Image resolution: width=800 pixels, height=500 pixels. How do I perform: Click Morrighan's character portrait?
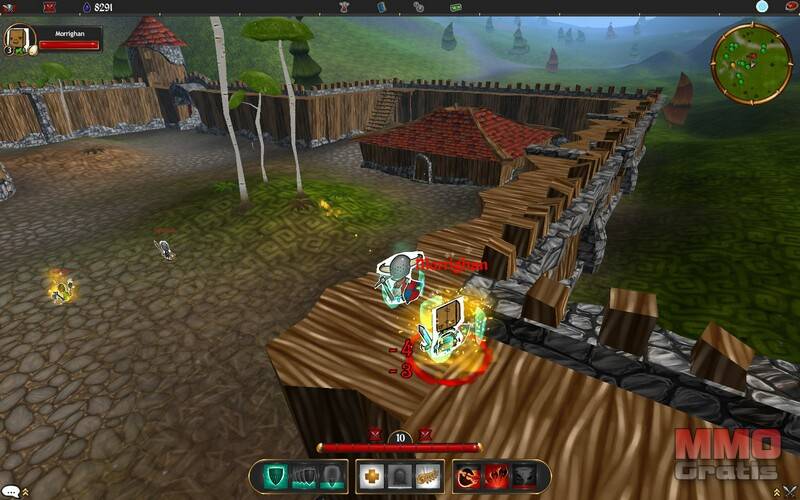pyautogui.click(x=17, y=38)
